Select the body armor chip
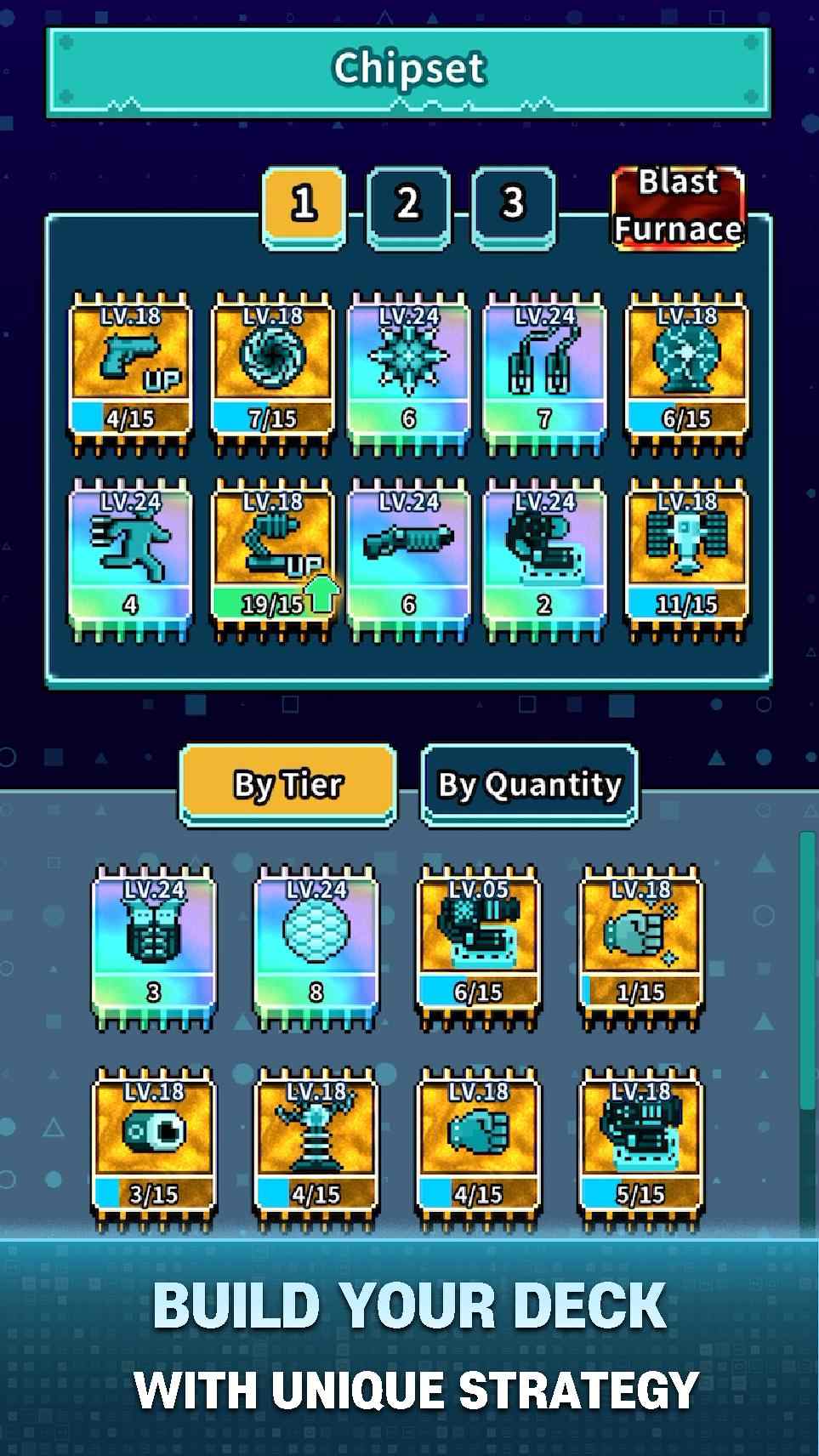The width and height of the screenshot is (819, 1456). point(154,946)
